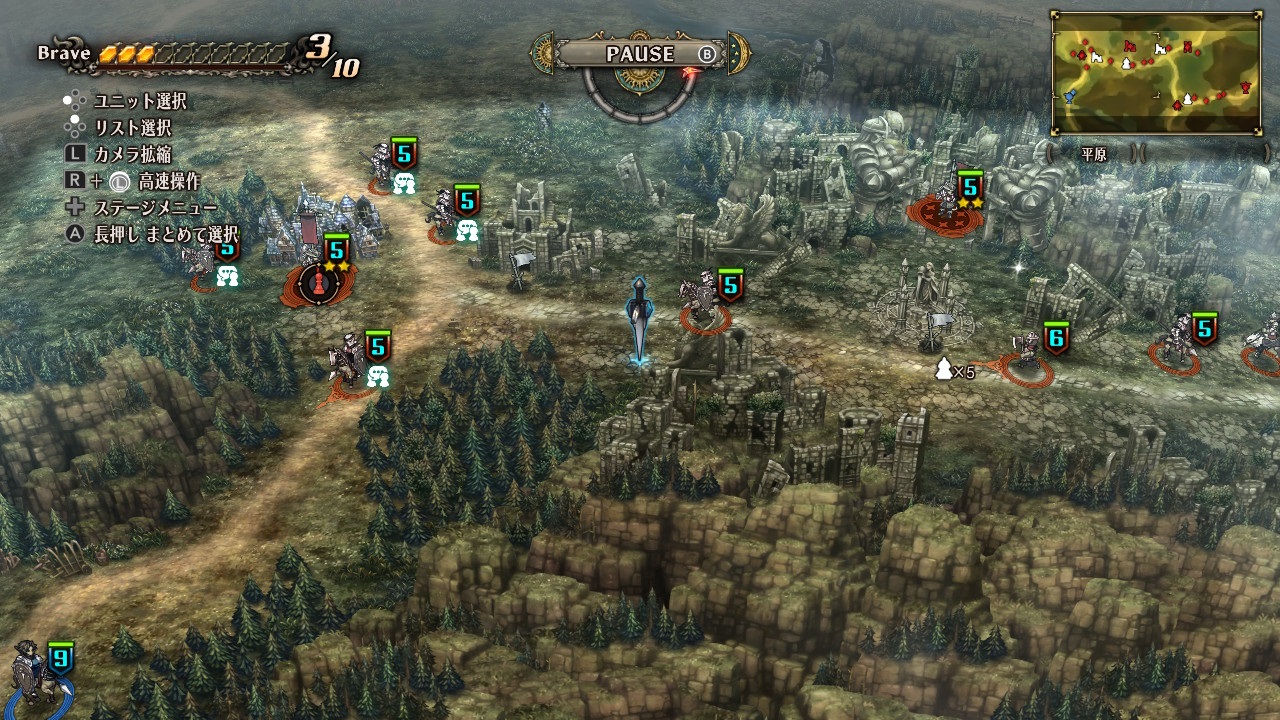Open the minimap of the plains
Image resolution: width=1280 pixels, height=720 pixels.
pyautogui.click(x=1156, y=72)
